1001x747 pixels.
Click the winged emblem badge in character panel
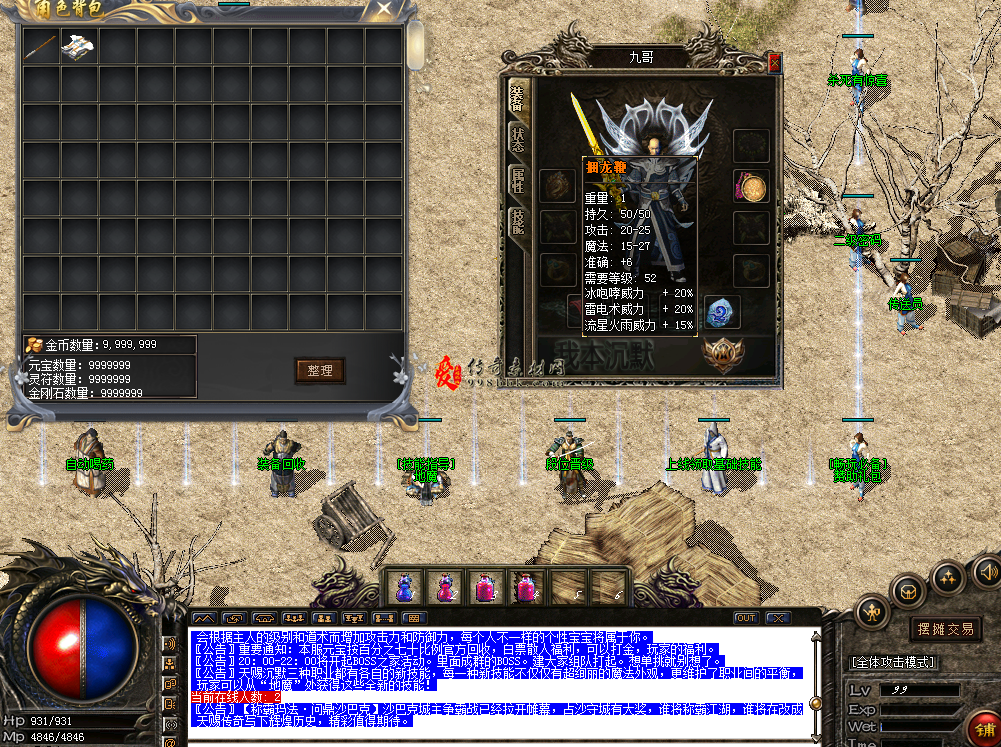pos(722,353)
